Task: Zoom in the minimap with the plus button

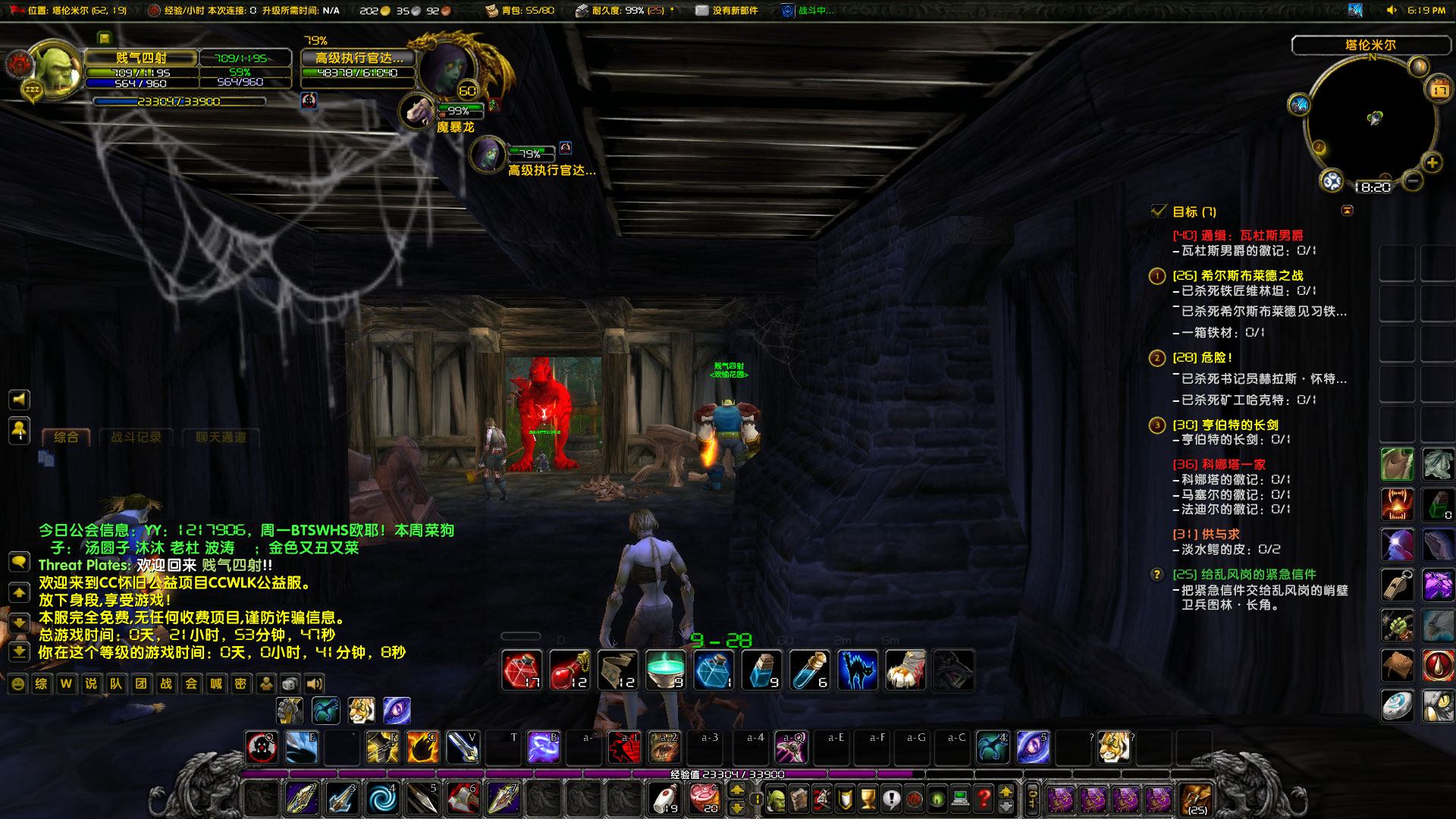Action: 1432,162
